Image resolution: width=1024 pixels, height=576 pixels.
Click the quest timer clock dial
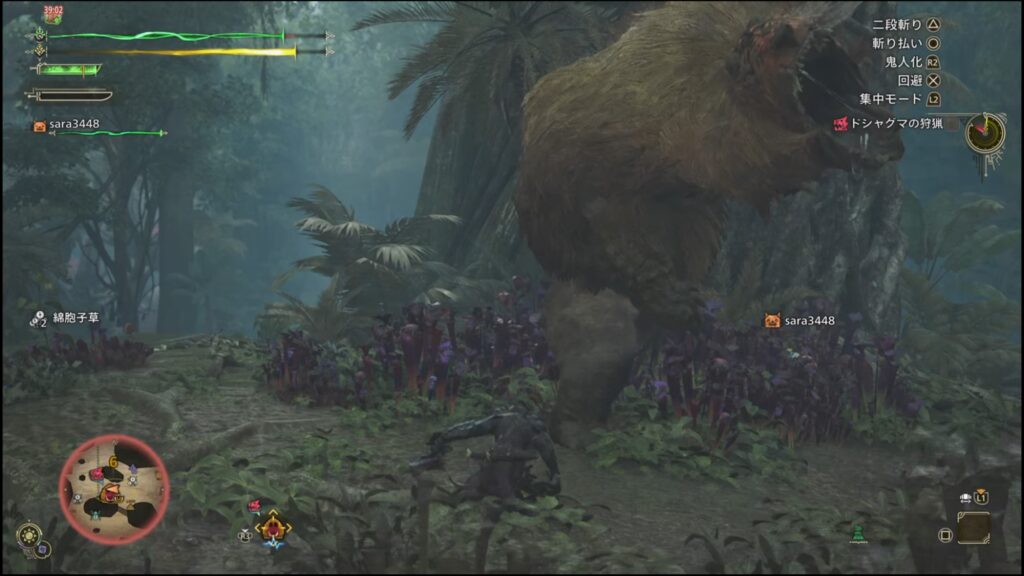(x=985, y=133)
